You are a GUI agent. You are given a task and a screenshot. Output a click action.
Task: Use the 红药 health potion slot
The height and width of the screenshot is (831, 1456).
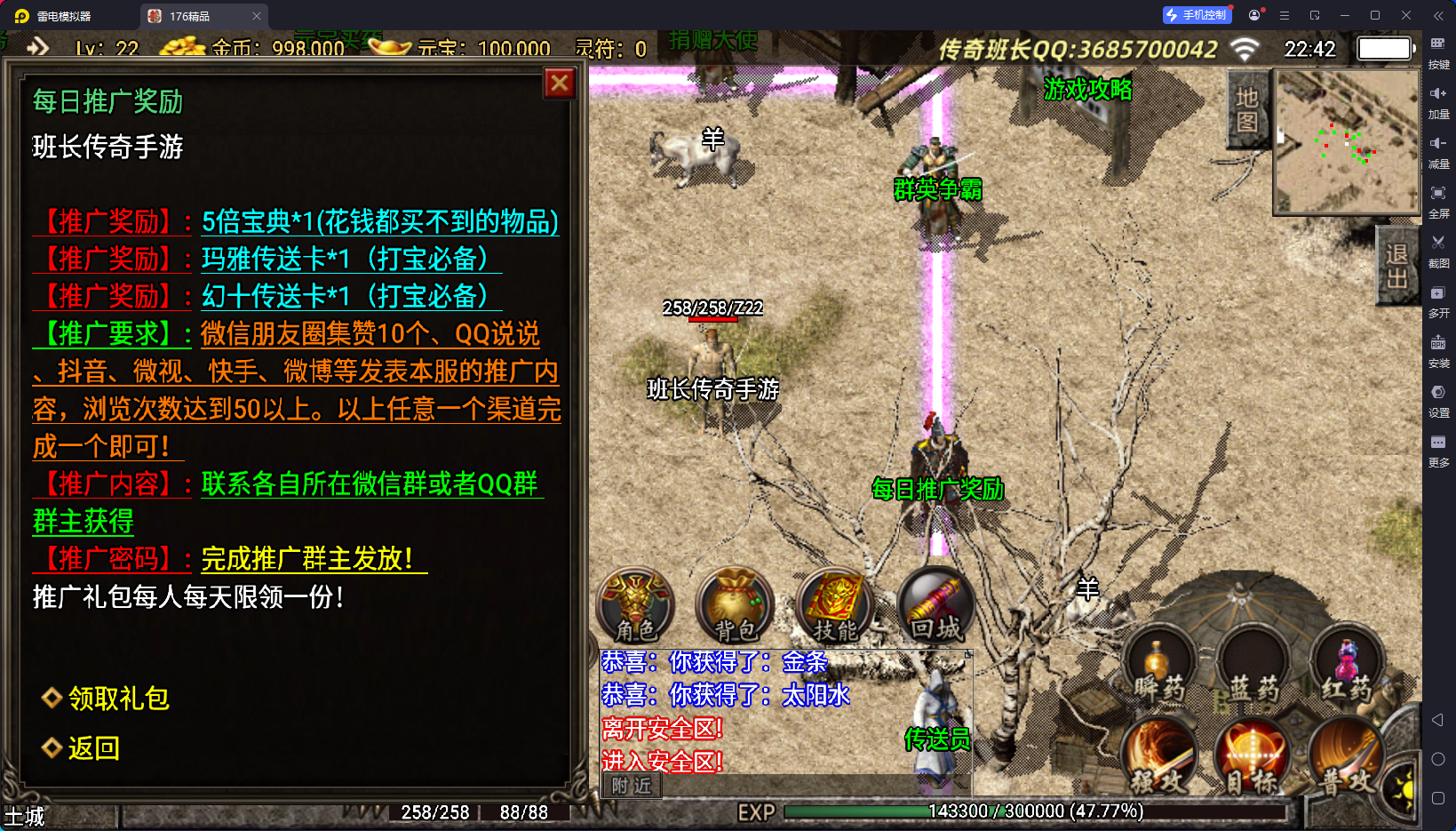tap(1347, 668)
